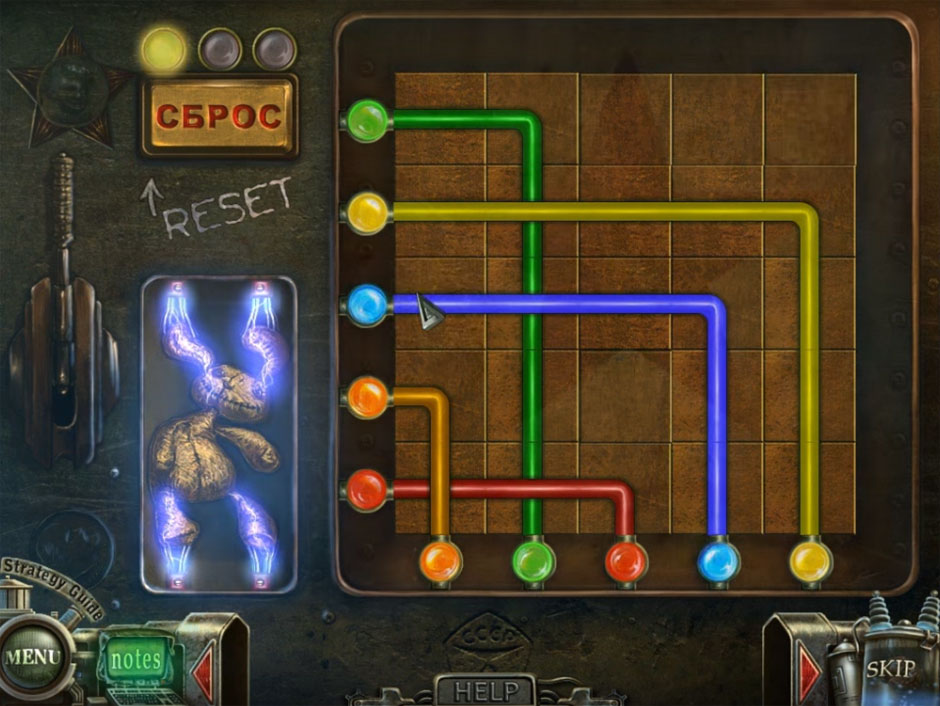940x706 pixels.
Task: Skip the wire puzzle
Action: point(888,669)
